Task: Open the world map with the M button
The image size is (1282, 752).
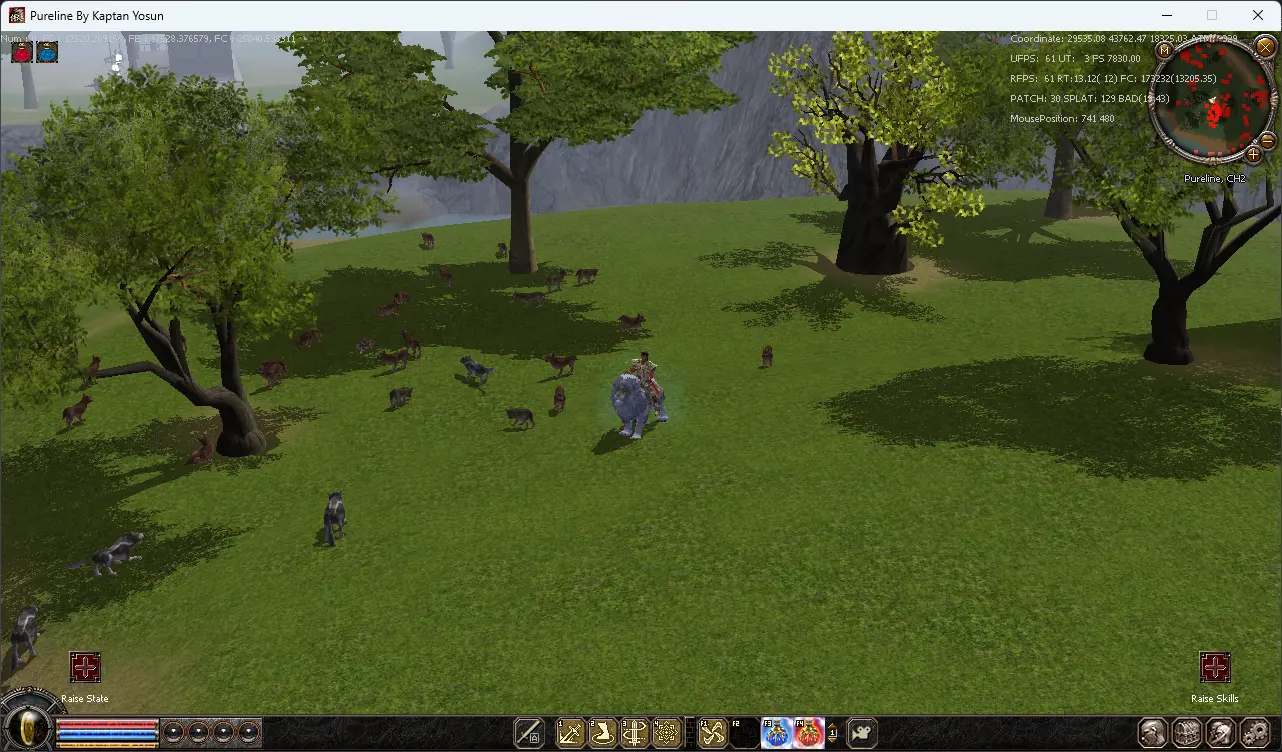Action: (x=1164, y=49)
